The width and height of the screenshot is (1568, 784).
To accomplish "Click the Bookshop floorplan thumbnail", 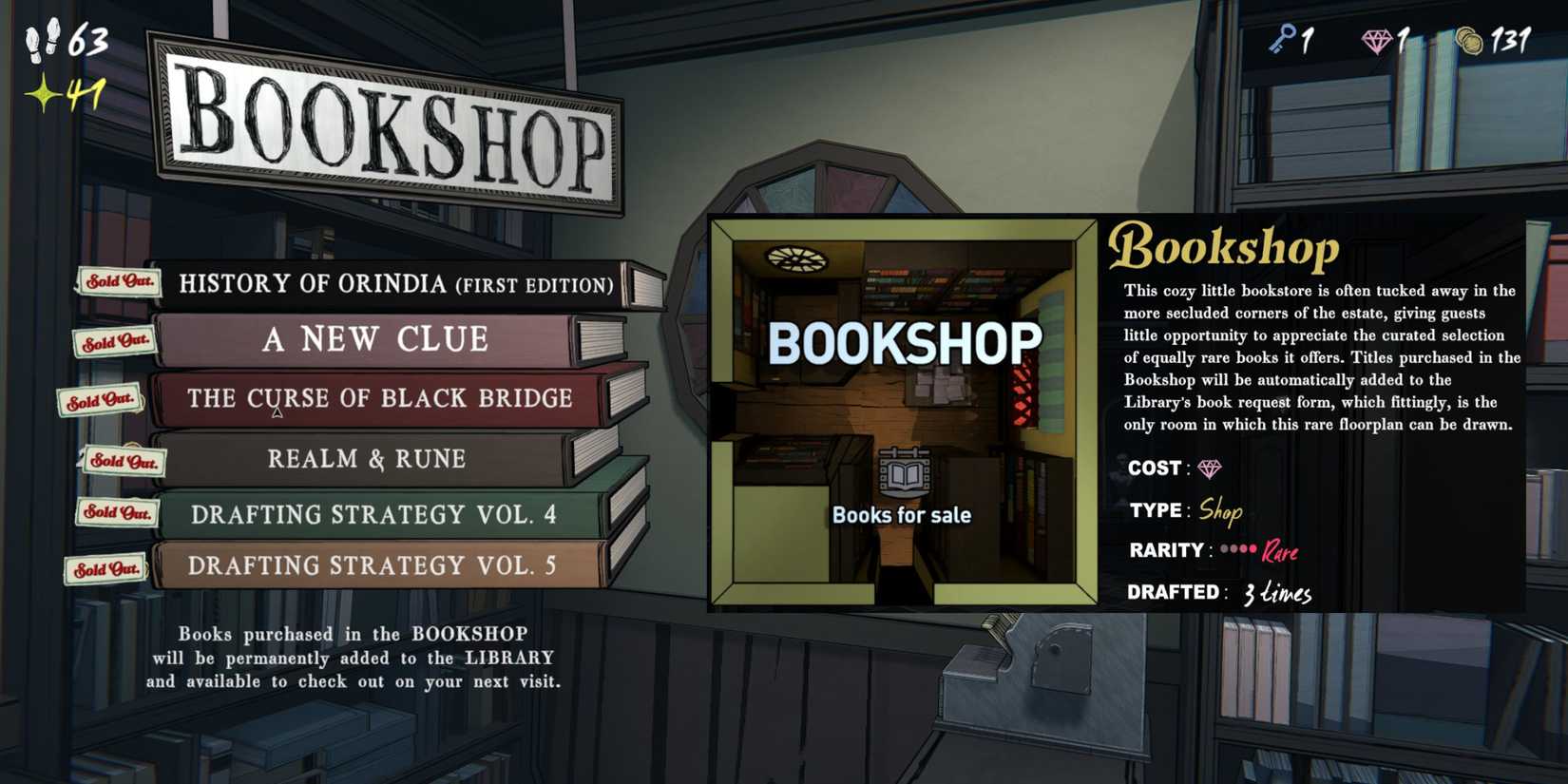I will (x=903, y=413).
